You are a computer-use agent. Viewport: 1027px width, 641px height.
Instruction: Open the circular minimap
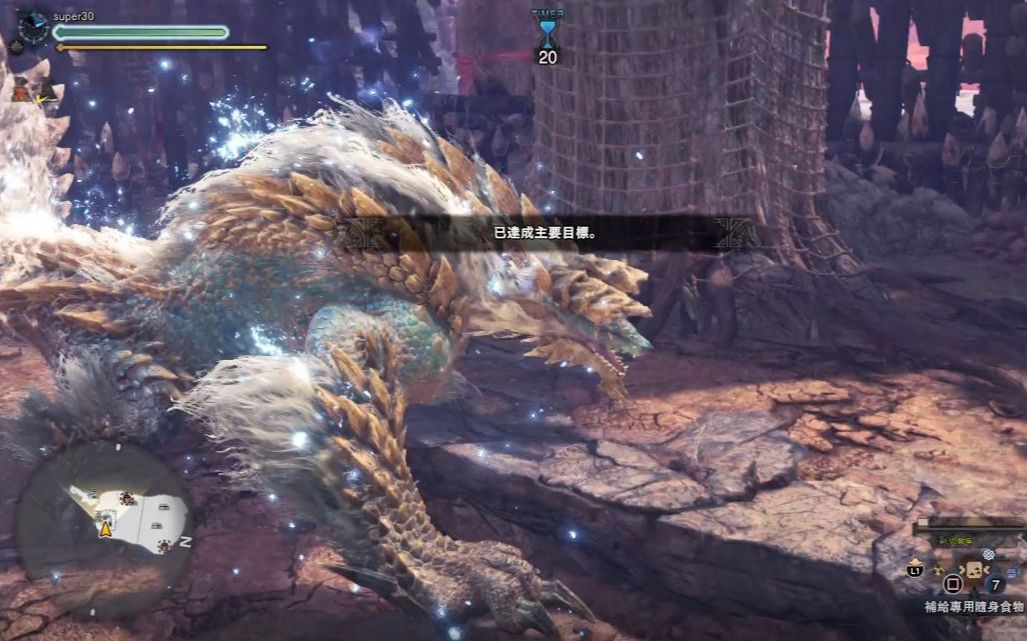(106, 513)
